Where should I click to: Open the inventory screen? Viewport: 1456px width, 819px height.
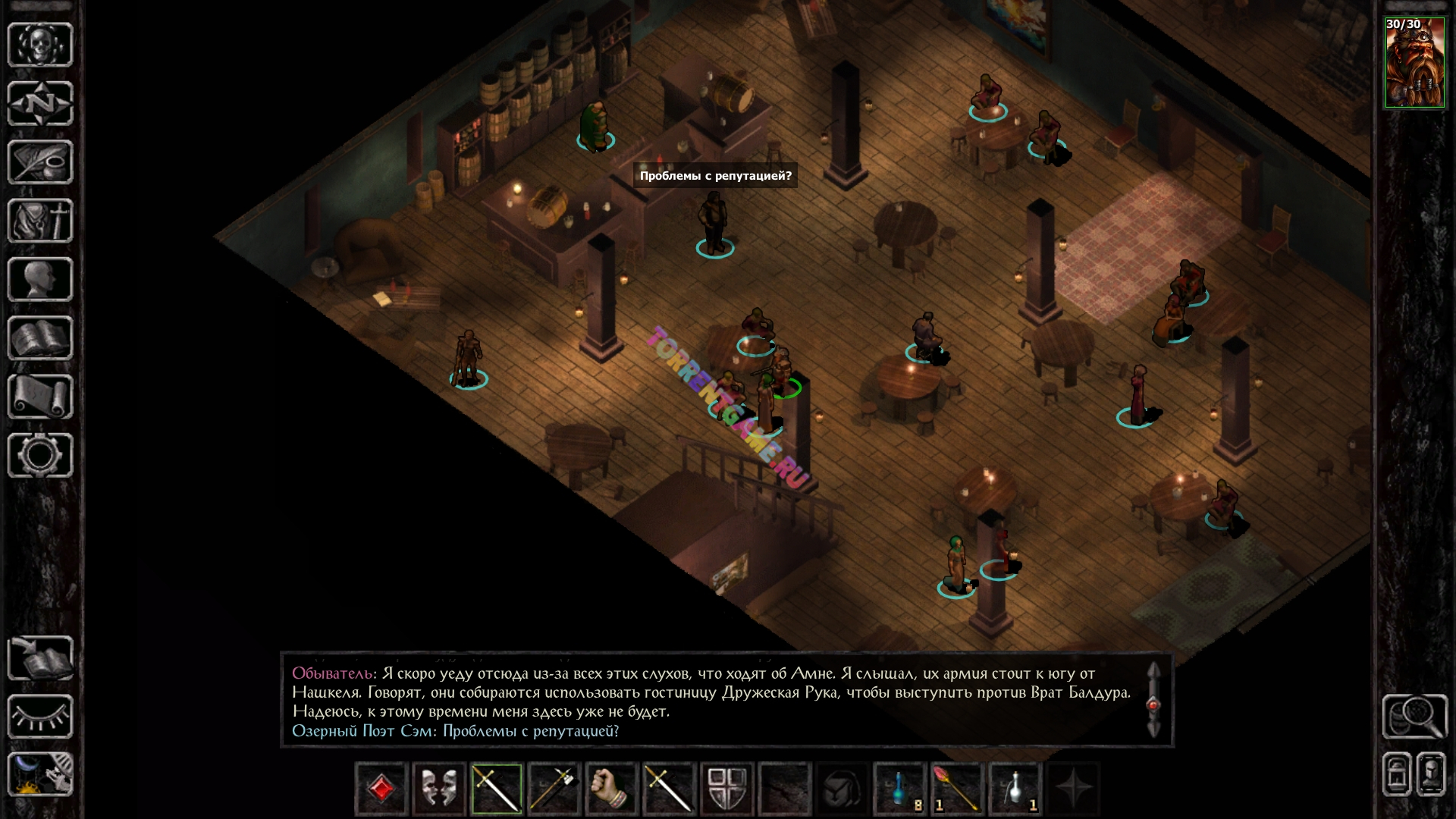(x=40, y=221)
